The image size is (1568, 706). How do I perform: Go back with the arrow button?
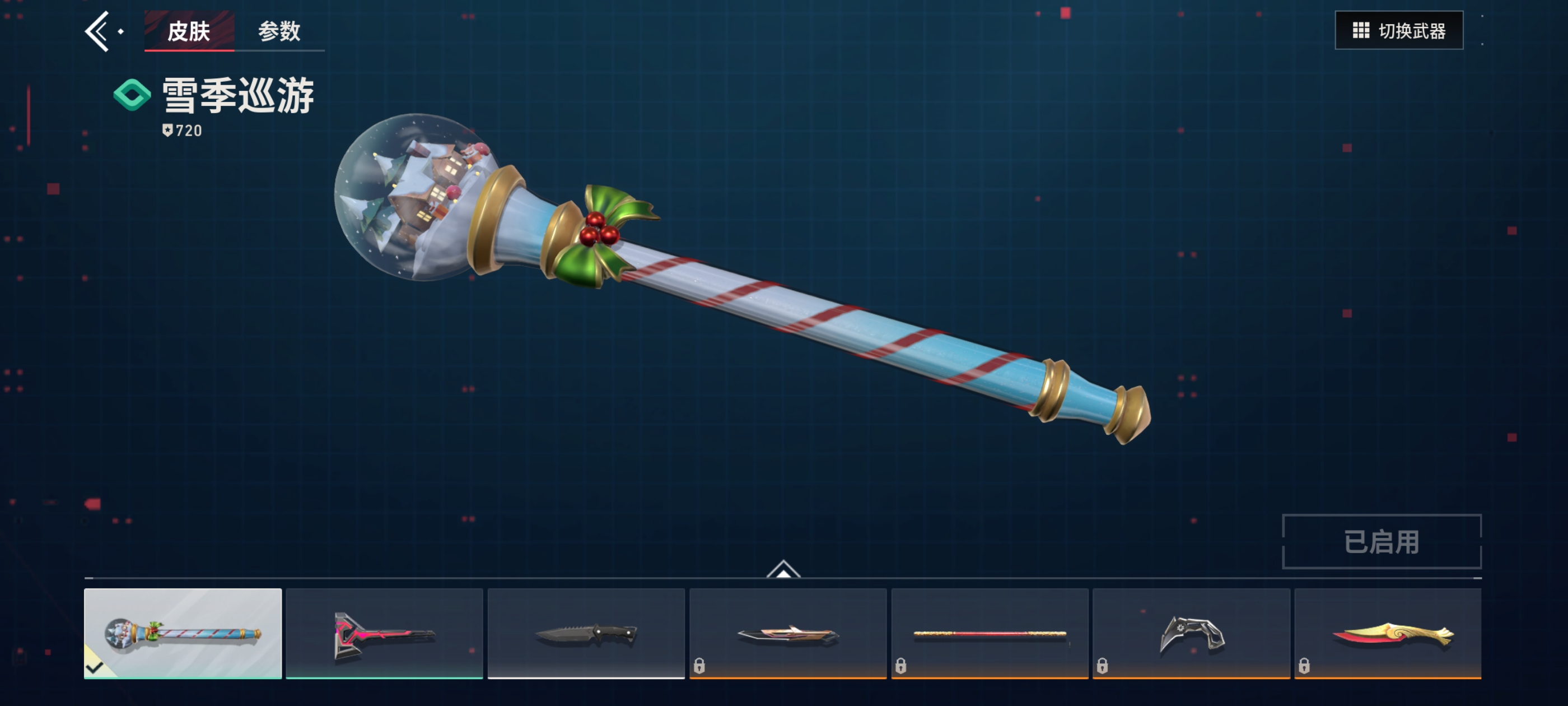pyautogui.click(x=97, y=31)
